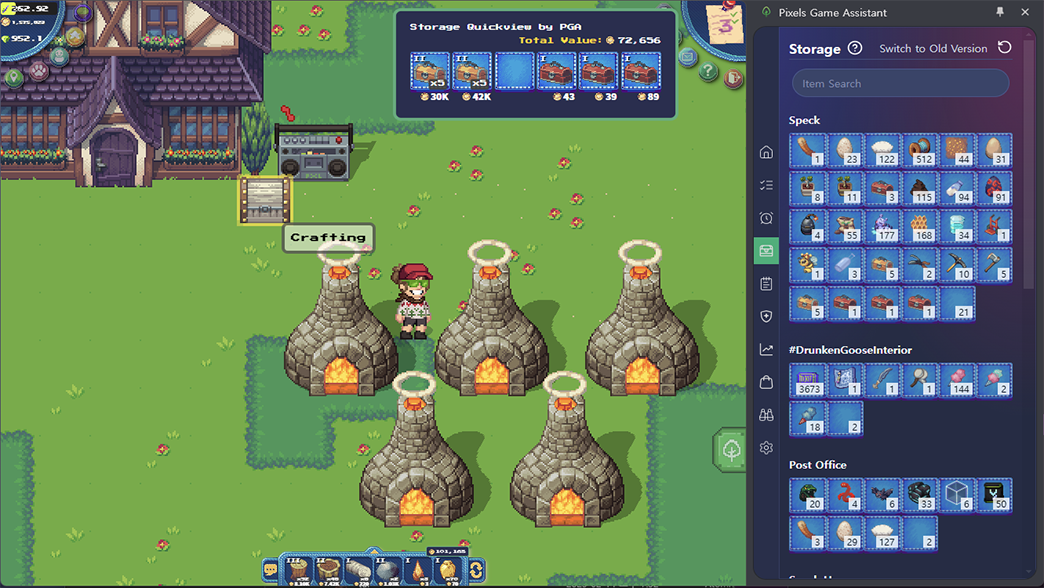Open the land map tree button
Screen dimensions: 1044x588
click(x=732, y=450)
